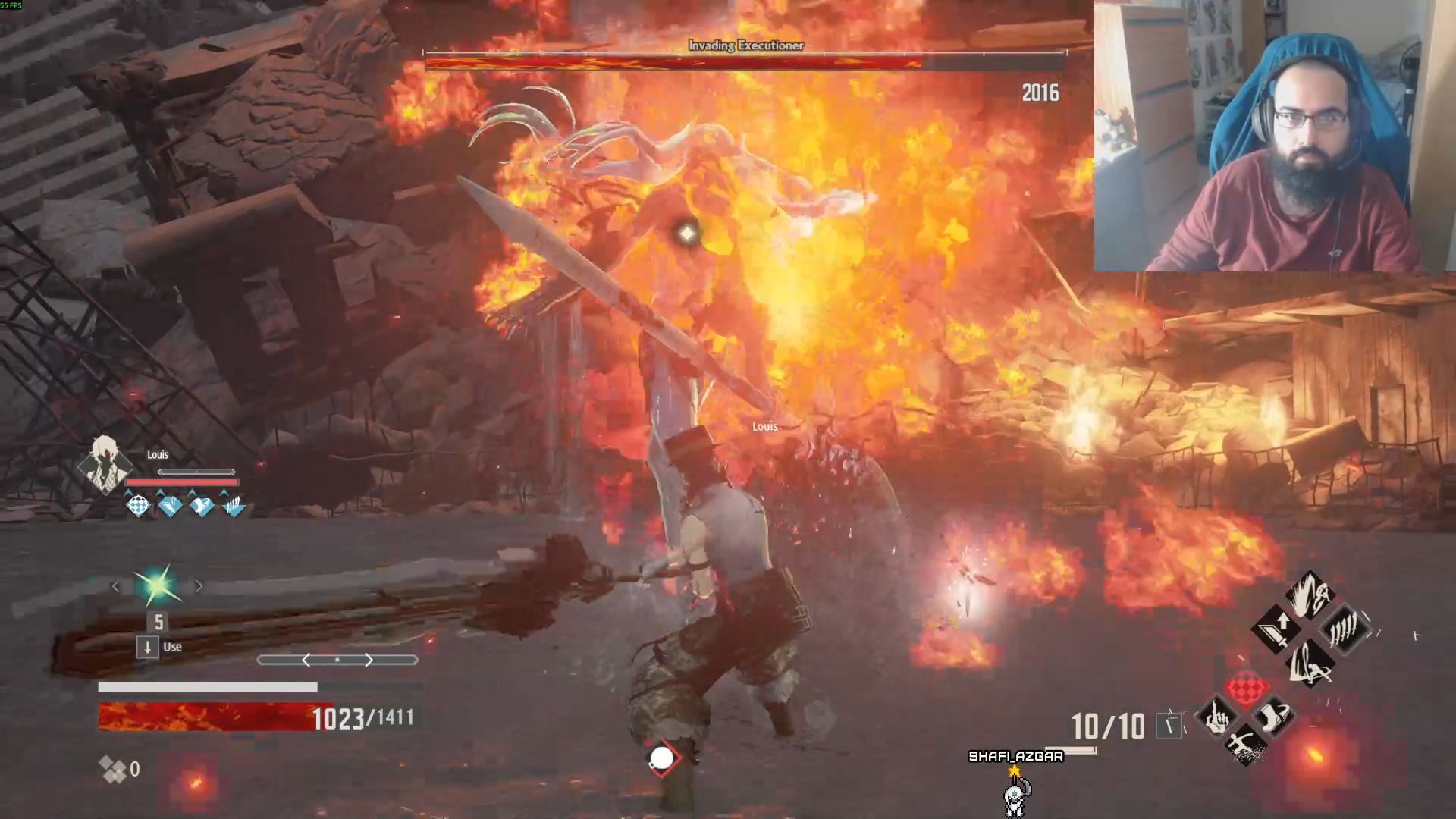Click Louis's checkered diamond buff icon
This screenshot has width=1456, height=819.
coord(138,506)
